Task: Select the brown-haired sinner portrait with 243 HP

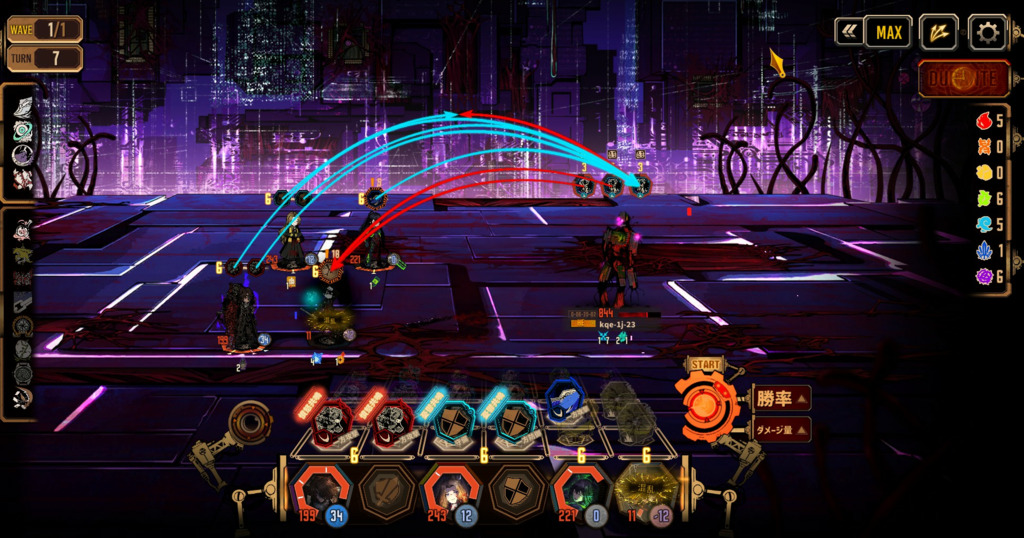Action: [449, 492]
